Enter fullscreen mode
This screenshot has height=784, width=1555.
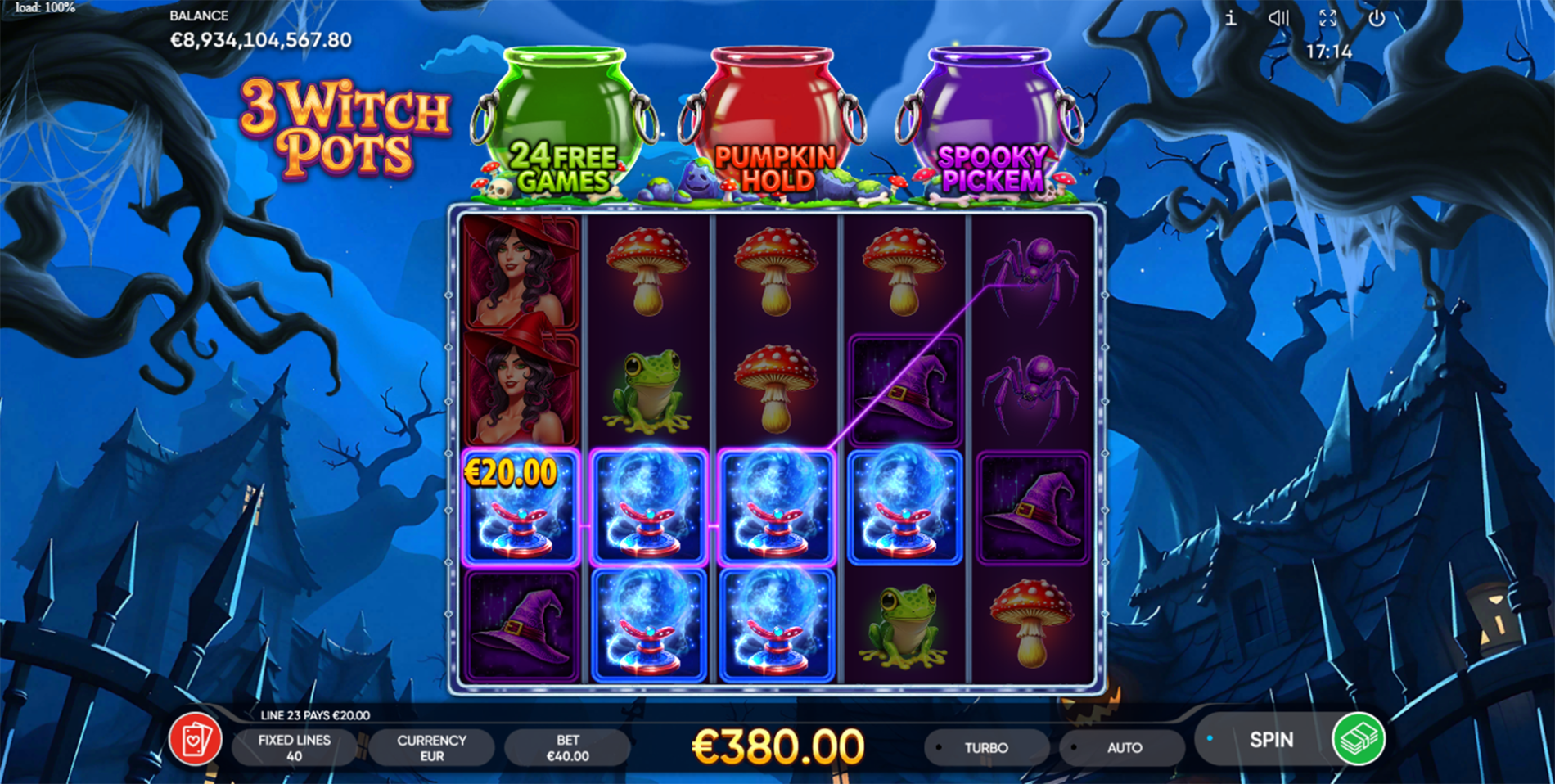pos(1327,18)
